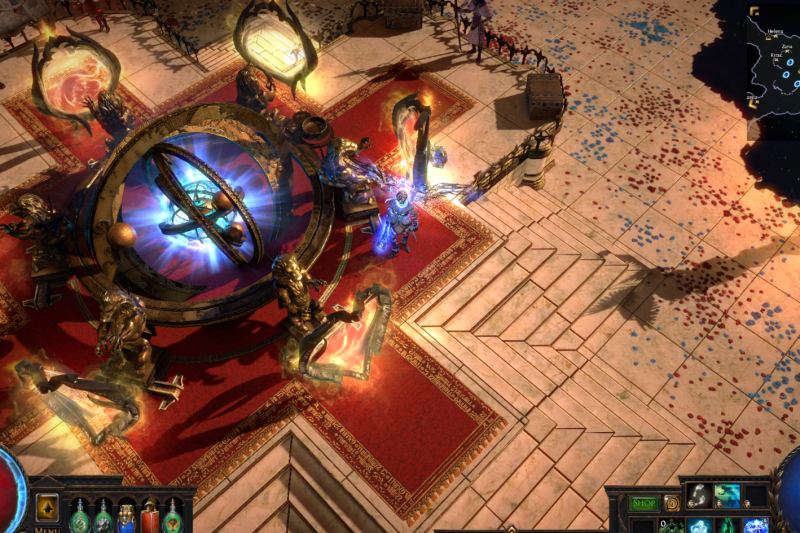Use the blue and gold flask
Image resolution: width=800 pixels, height=533 pixels.
(127, 517)
